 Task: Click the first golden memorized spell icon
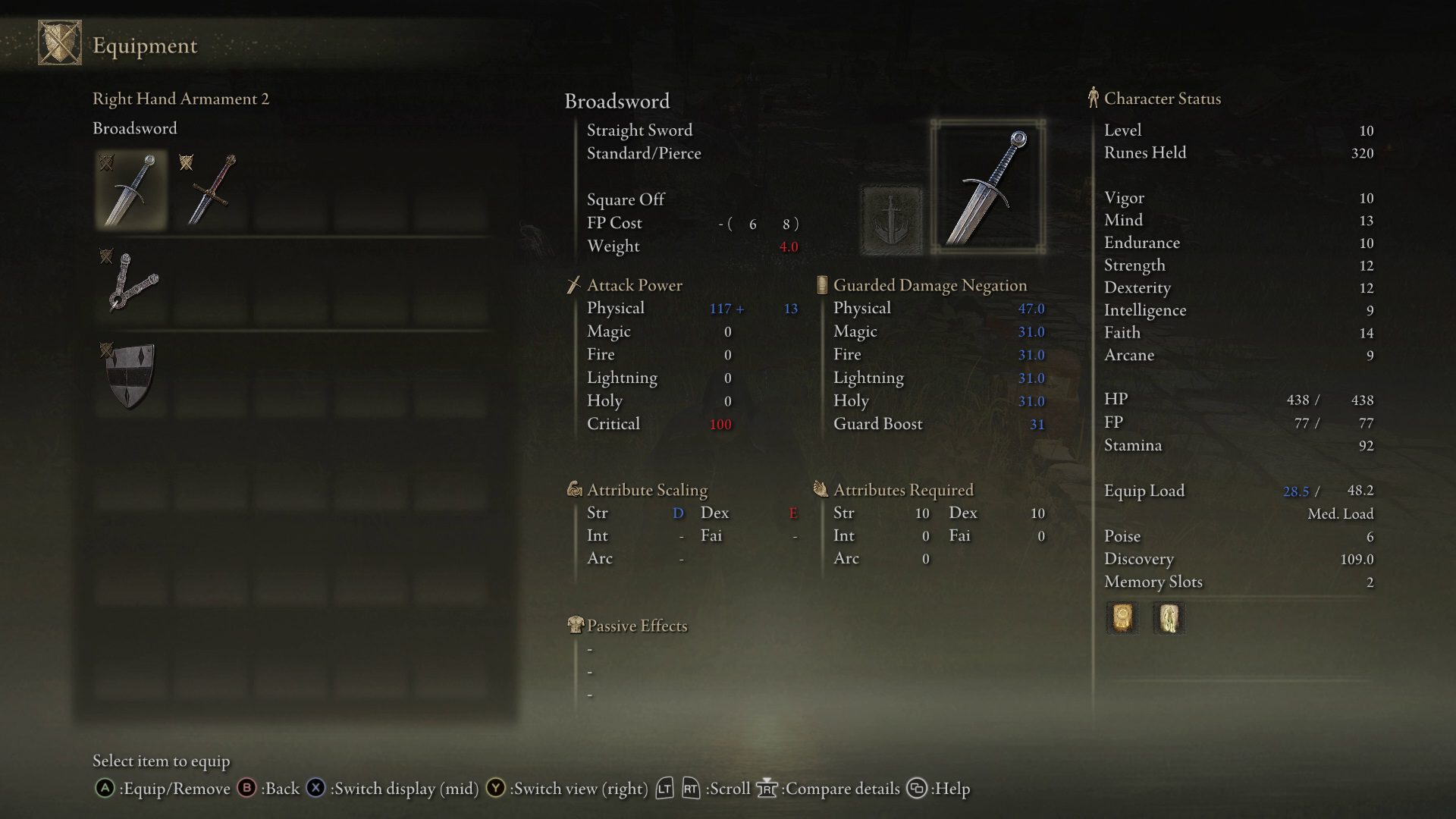(1122, 618)
